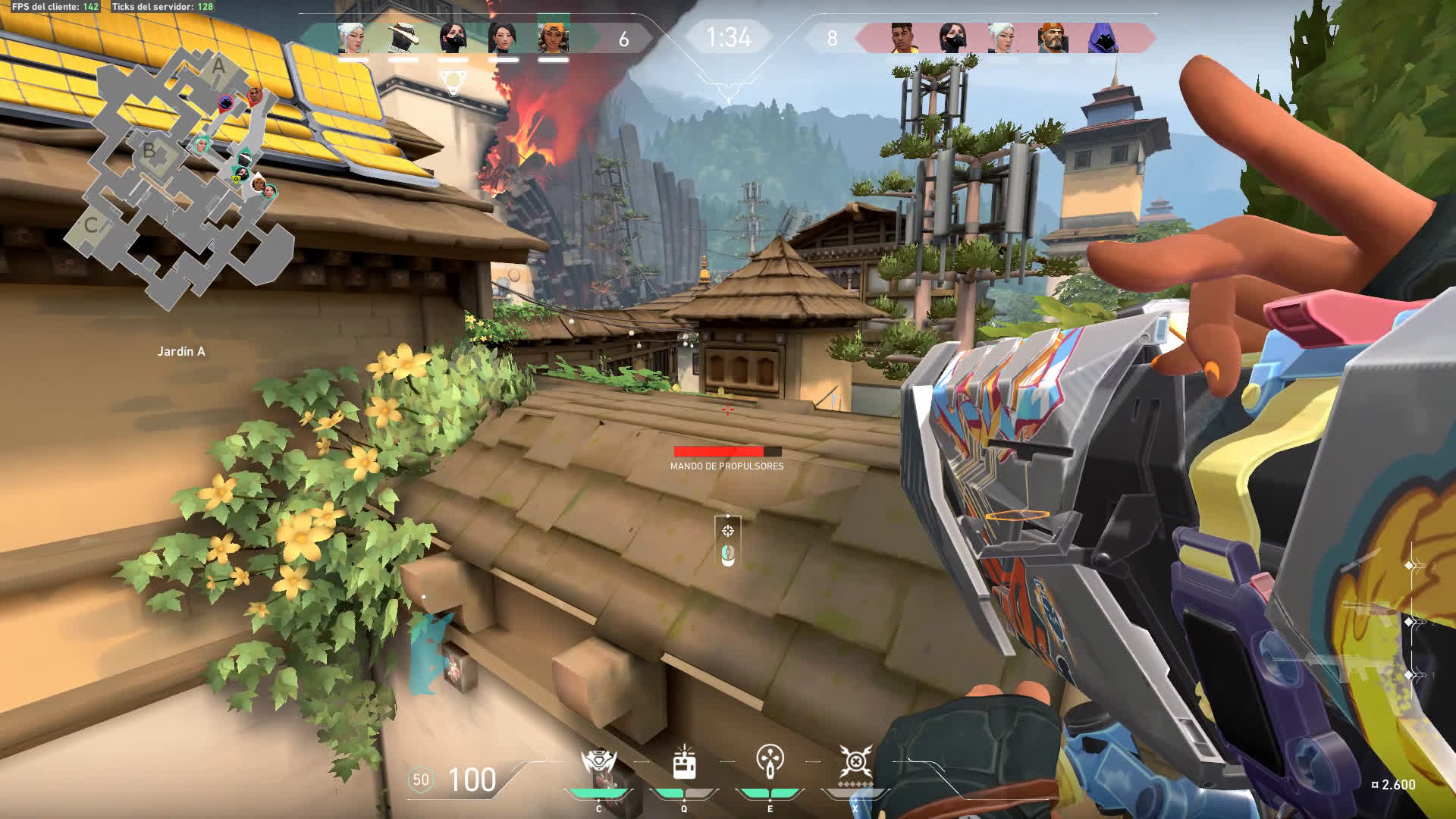The image size is (1456, 819).
Task: Click the highlighted Raze portrait
Action: (x=553, y=36)
